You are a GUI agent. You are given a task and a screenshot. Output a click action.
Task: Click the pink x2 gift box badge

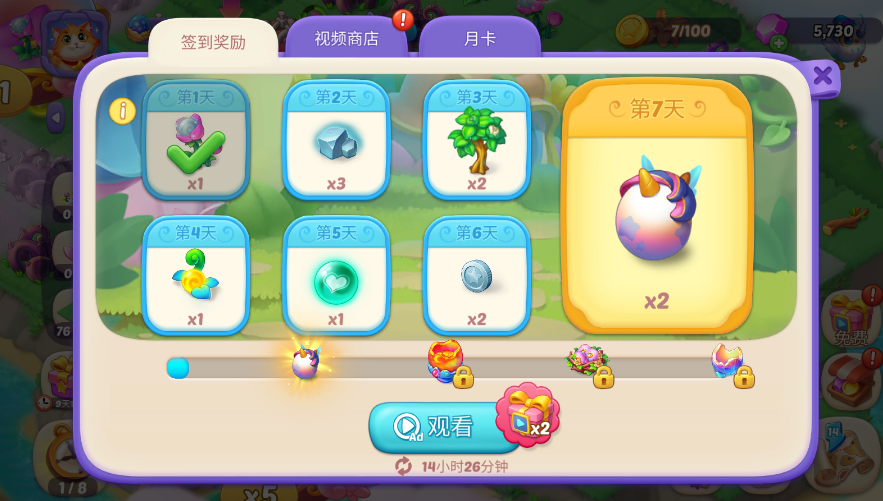(527, 414)
